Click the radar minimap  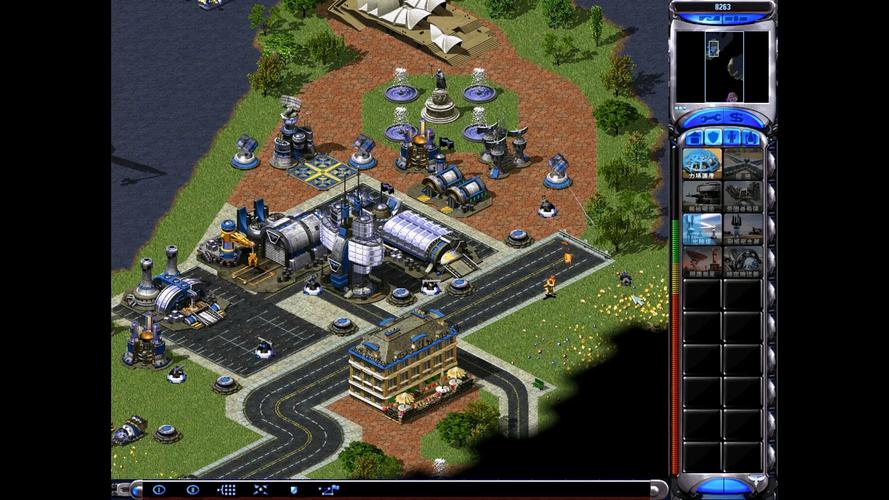(x=723, y=65)
